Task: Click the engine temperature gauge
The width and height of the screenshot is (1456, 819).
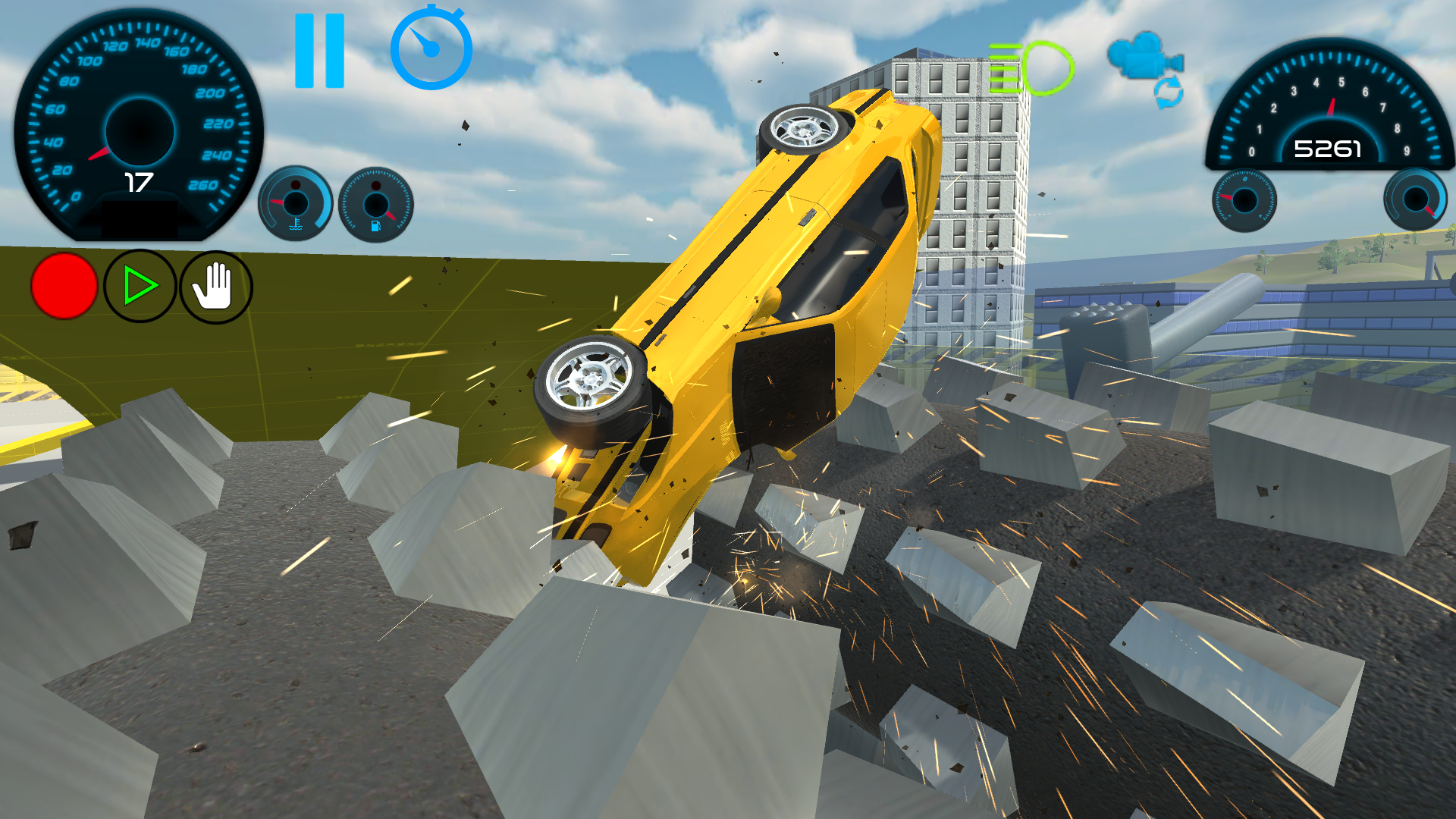Action: pyautogui.click(x=297, y=202)
